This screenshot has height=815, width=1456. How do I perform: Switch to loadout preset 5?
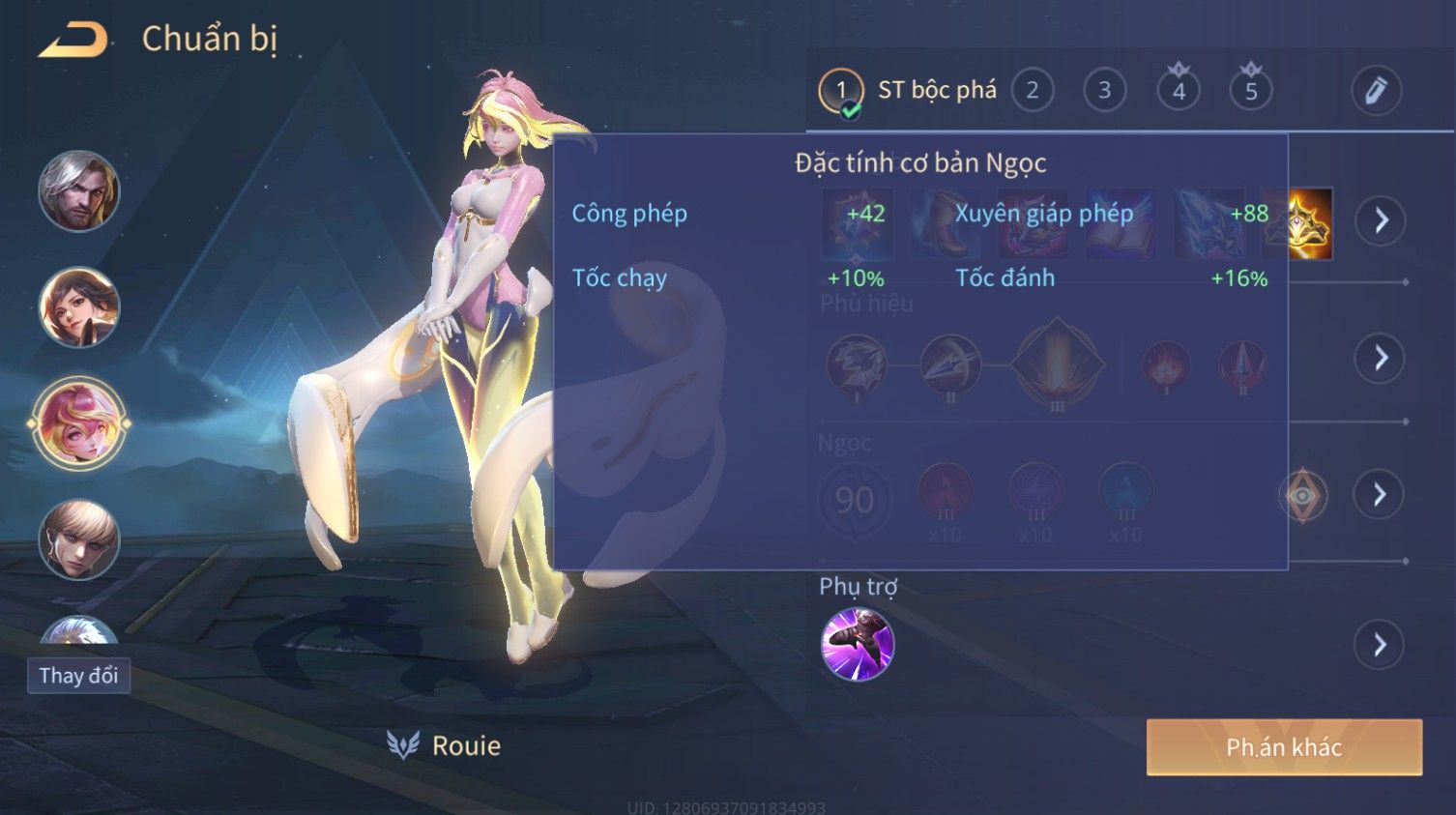1251,91
